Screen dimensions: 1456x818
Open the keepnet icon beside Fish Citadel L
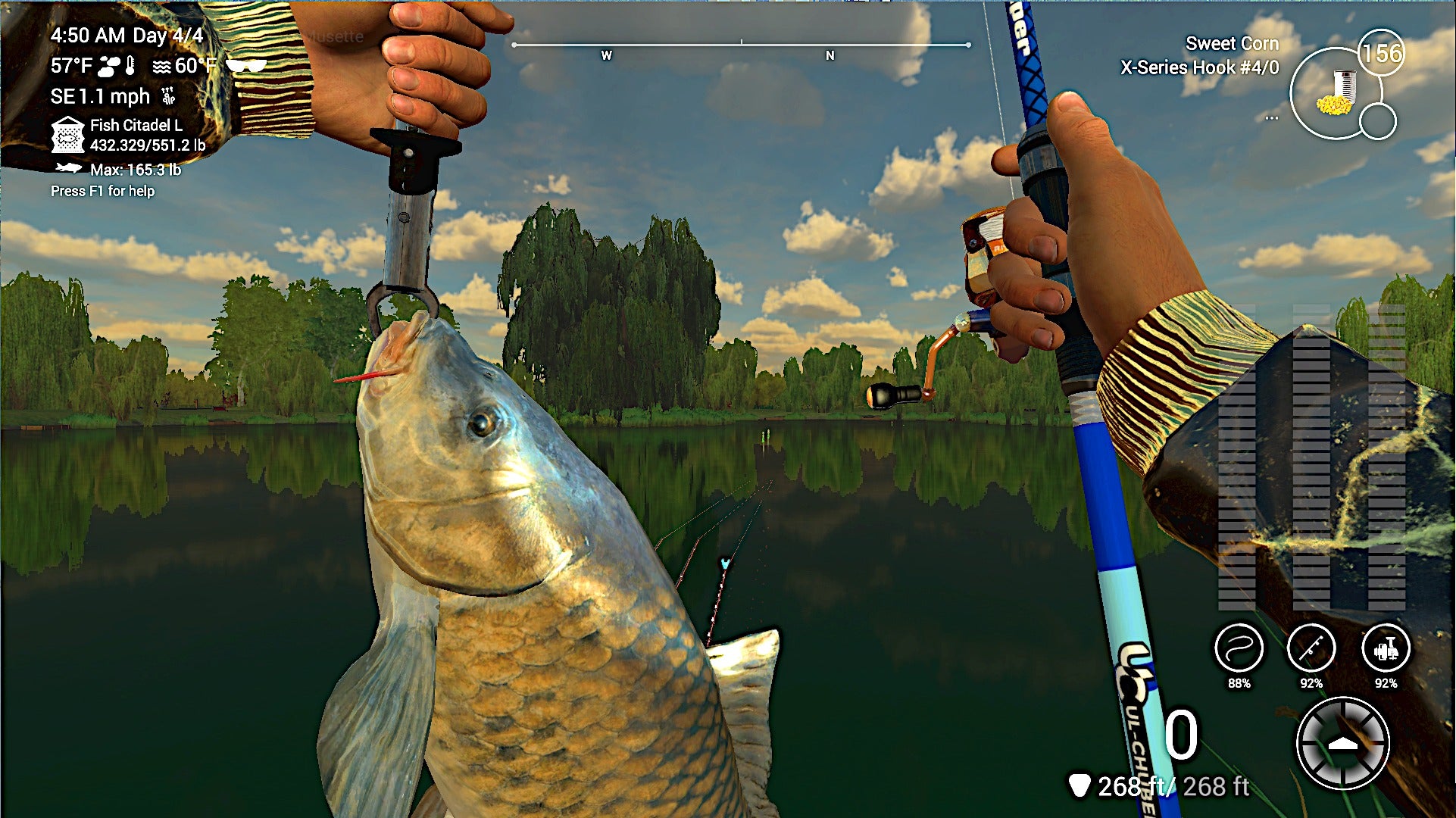tap(68, 135)
